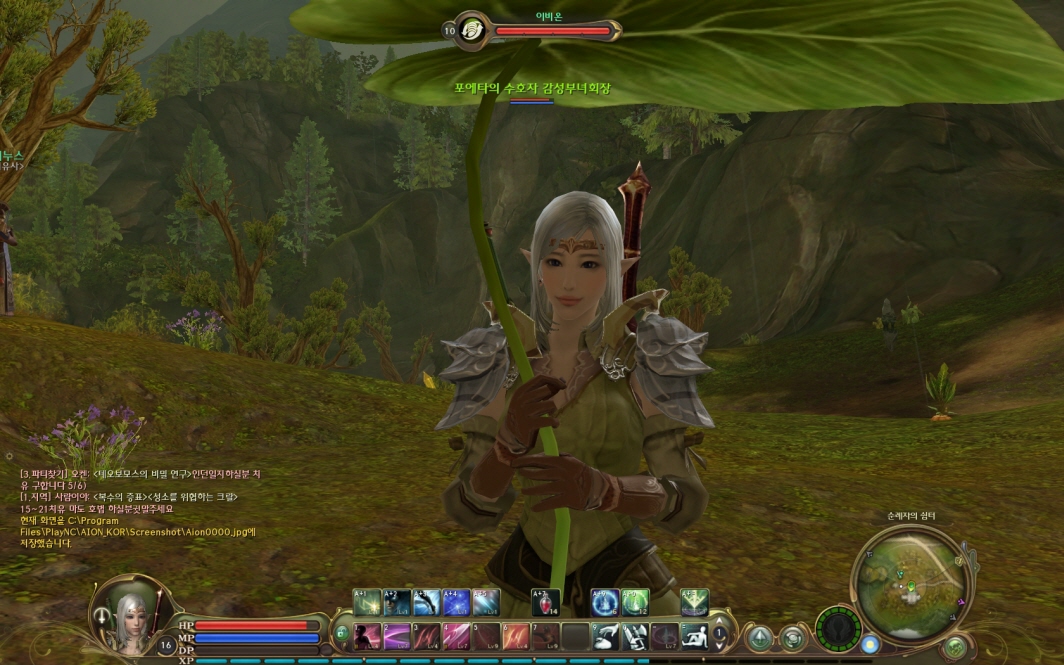Click the dark wings flight gauge
This screenshot has height=665, width=1064.
[x=838, y=629]
